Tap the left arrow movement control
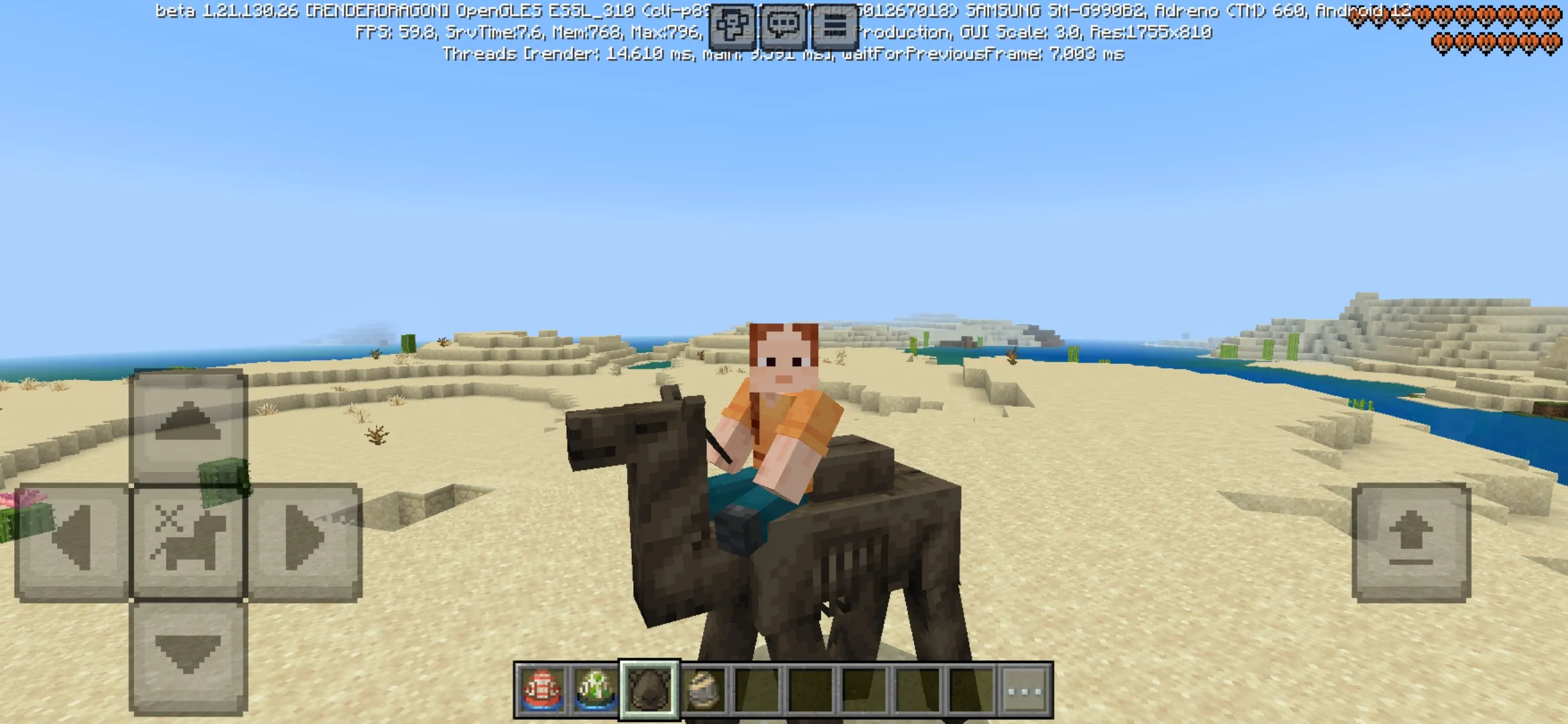The height and width of the screenshot is (724, 1568). pos(74,536)
